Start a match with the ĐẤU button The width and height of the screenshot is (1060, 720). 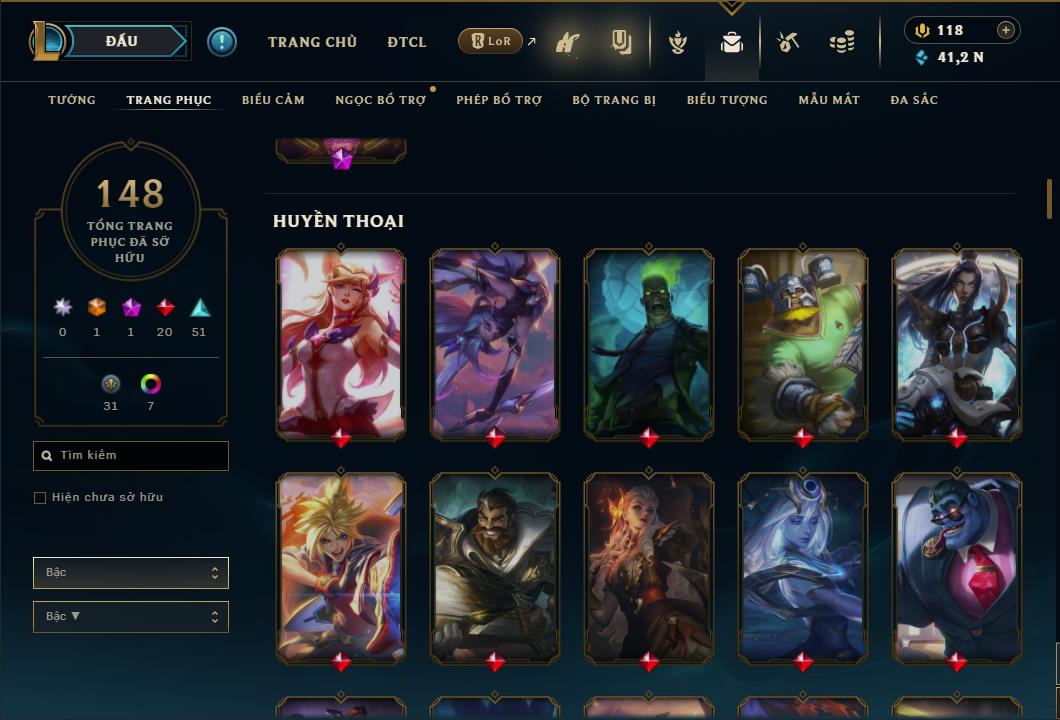click(x=122, y=41)
